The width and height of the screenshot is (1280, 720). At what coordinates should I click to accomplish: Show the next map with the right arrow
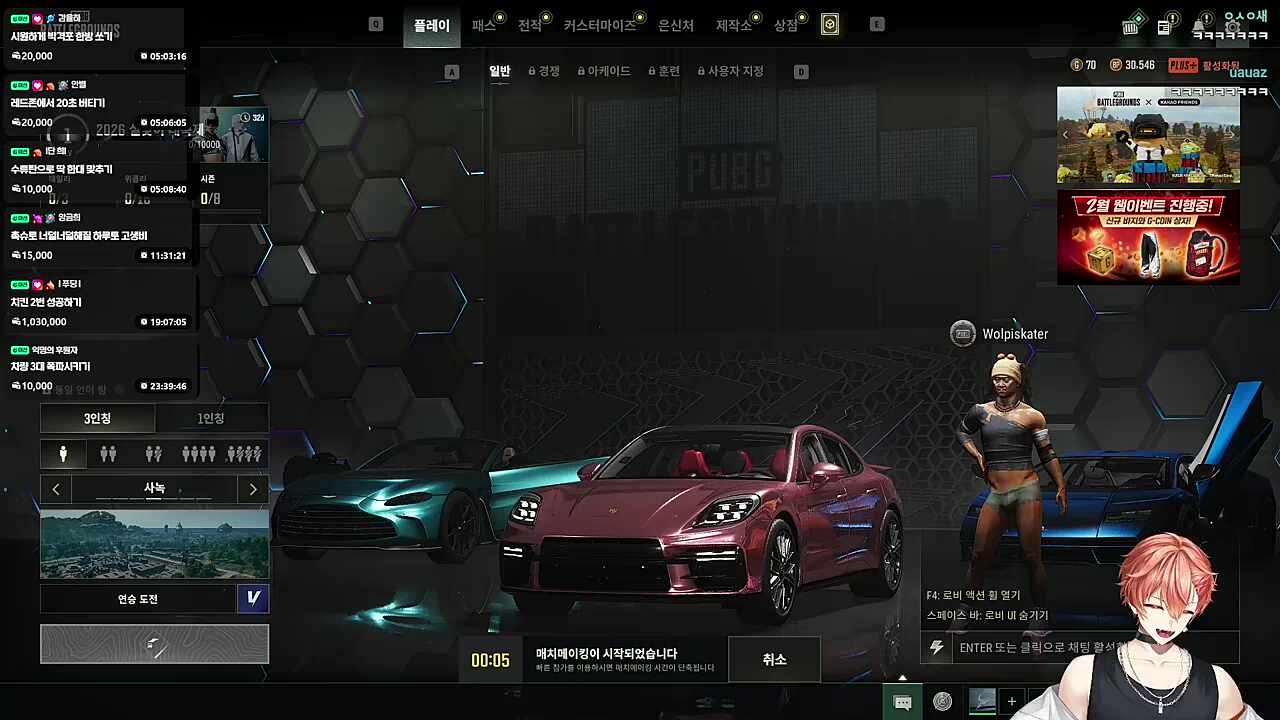[x=253, y=489]
